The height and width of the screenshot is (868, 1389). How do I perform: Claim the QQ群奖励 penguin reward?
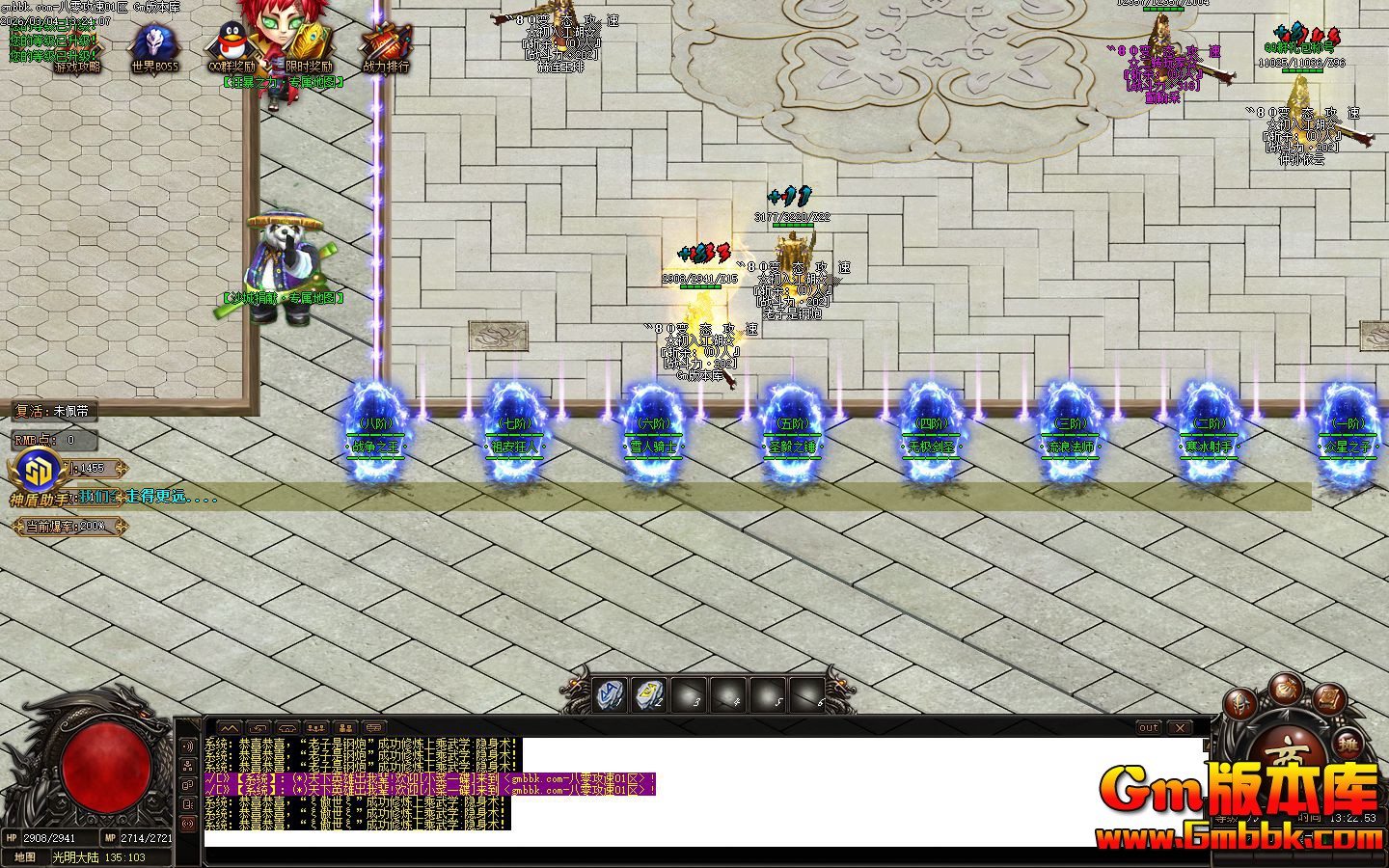point(231,48)
